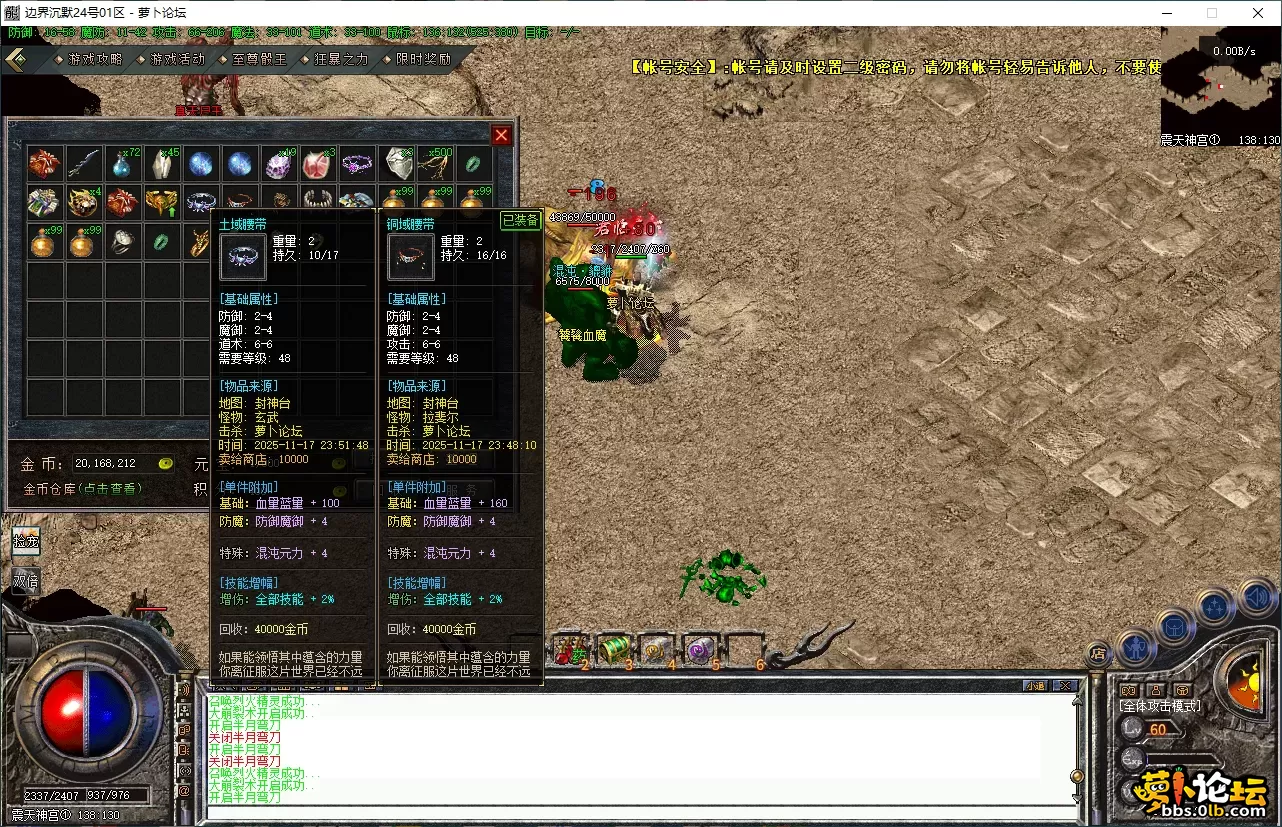Use the green treasure chest hotbar slot

(x=615, y=649)
